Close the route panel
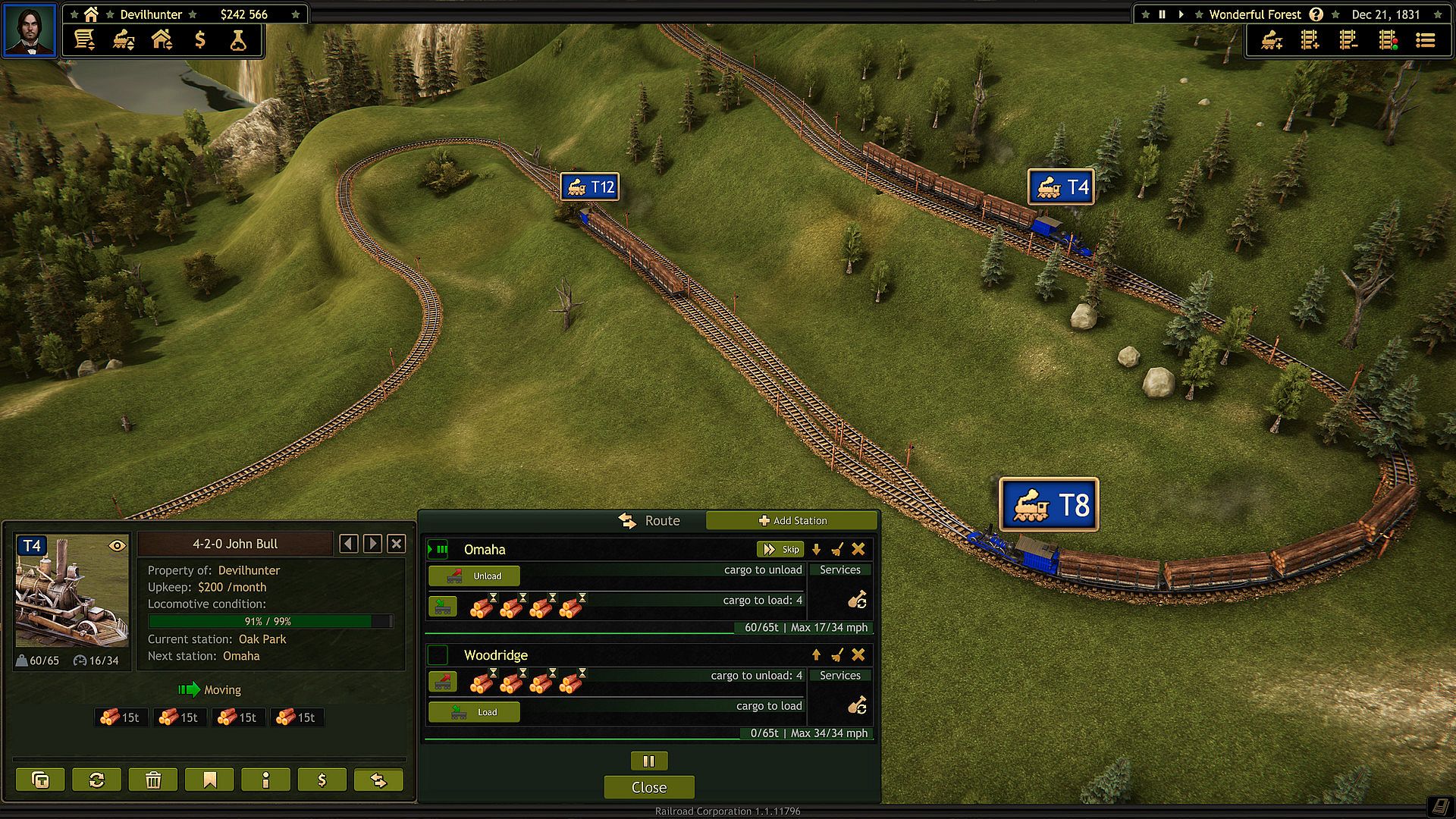This screenshot has width=1456, height=819. [648, 787]
